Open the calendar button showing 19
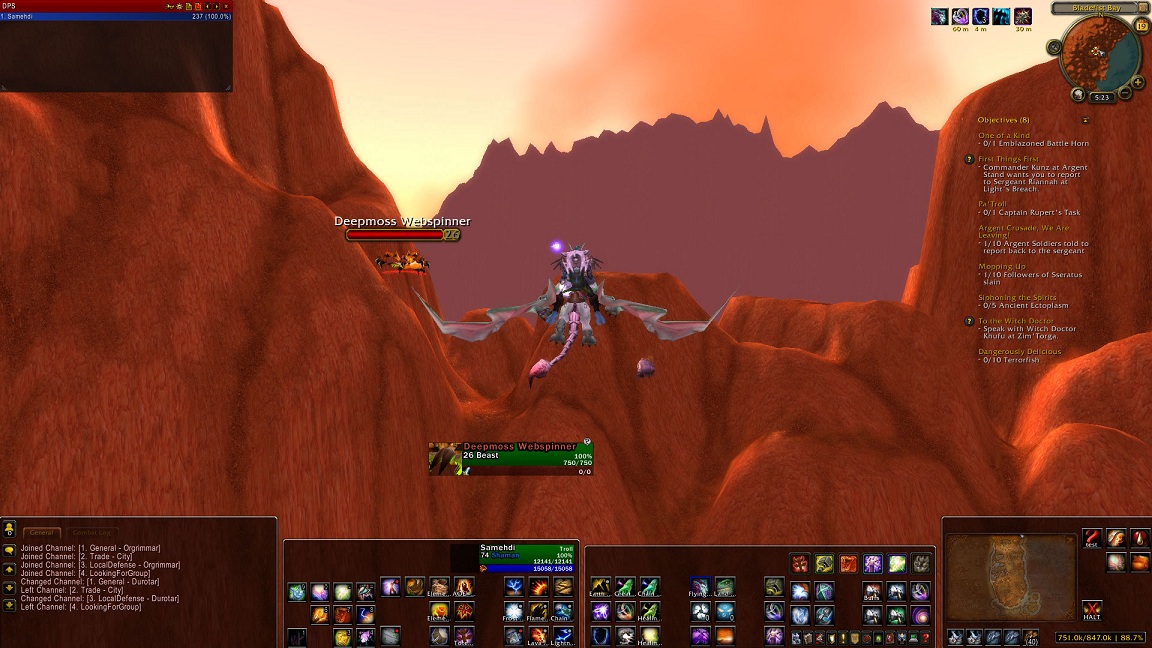 tap(1142, 25)
